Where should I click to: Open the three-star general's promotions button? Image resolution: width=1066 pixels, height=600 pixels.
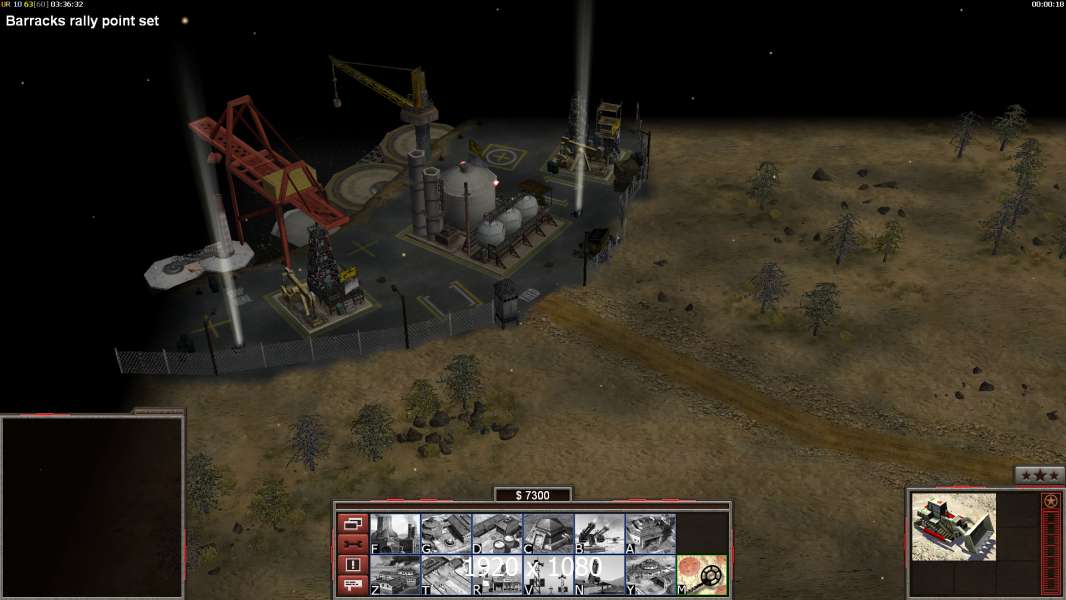(x=1039, y=476)
